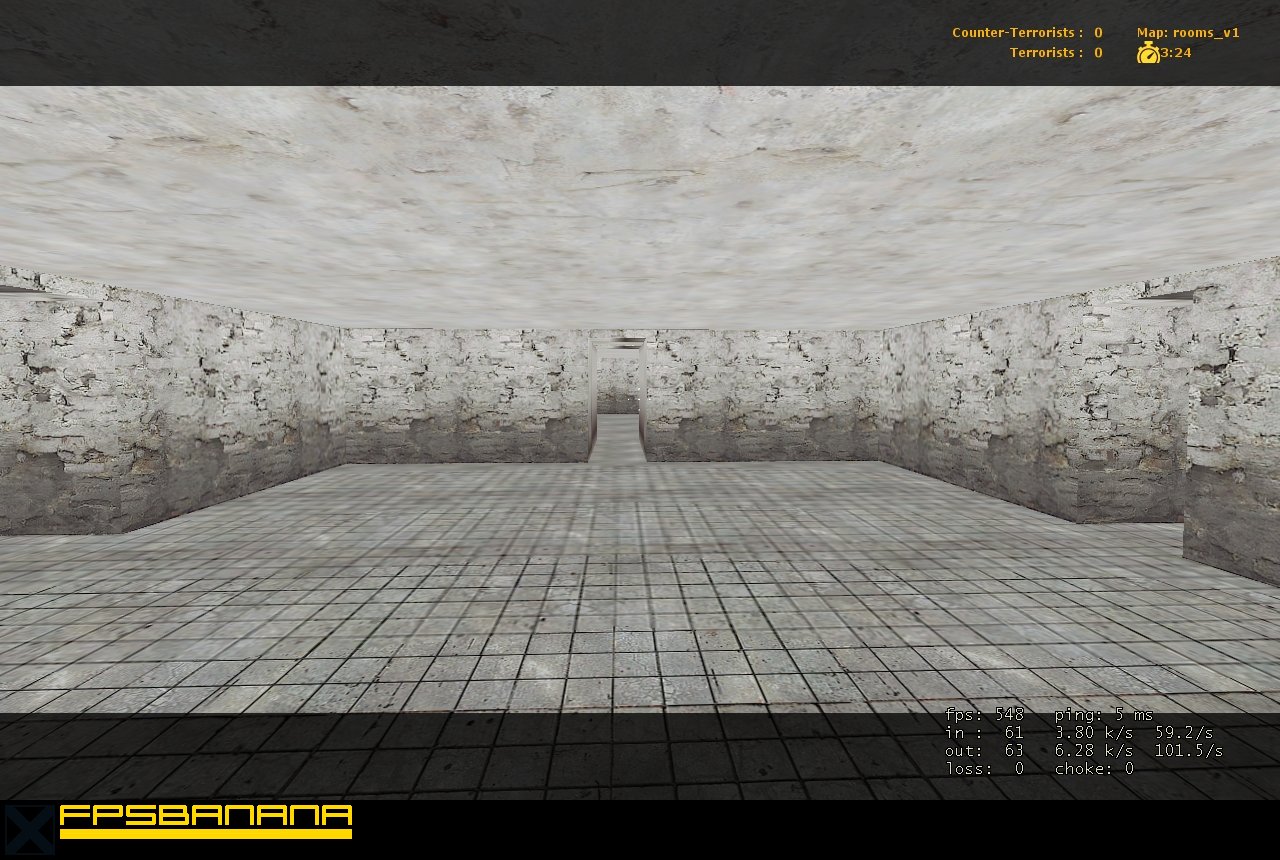Screen dimensions: 1280x860
Task: Select the fps: 548 readout in net graph
Action: point(984,714)
